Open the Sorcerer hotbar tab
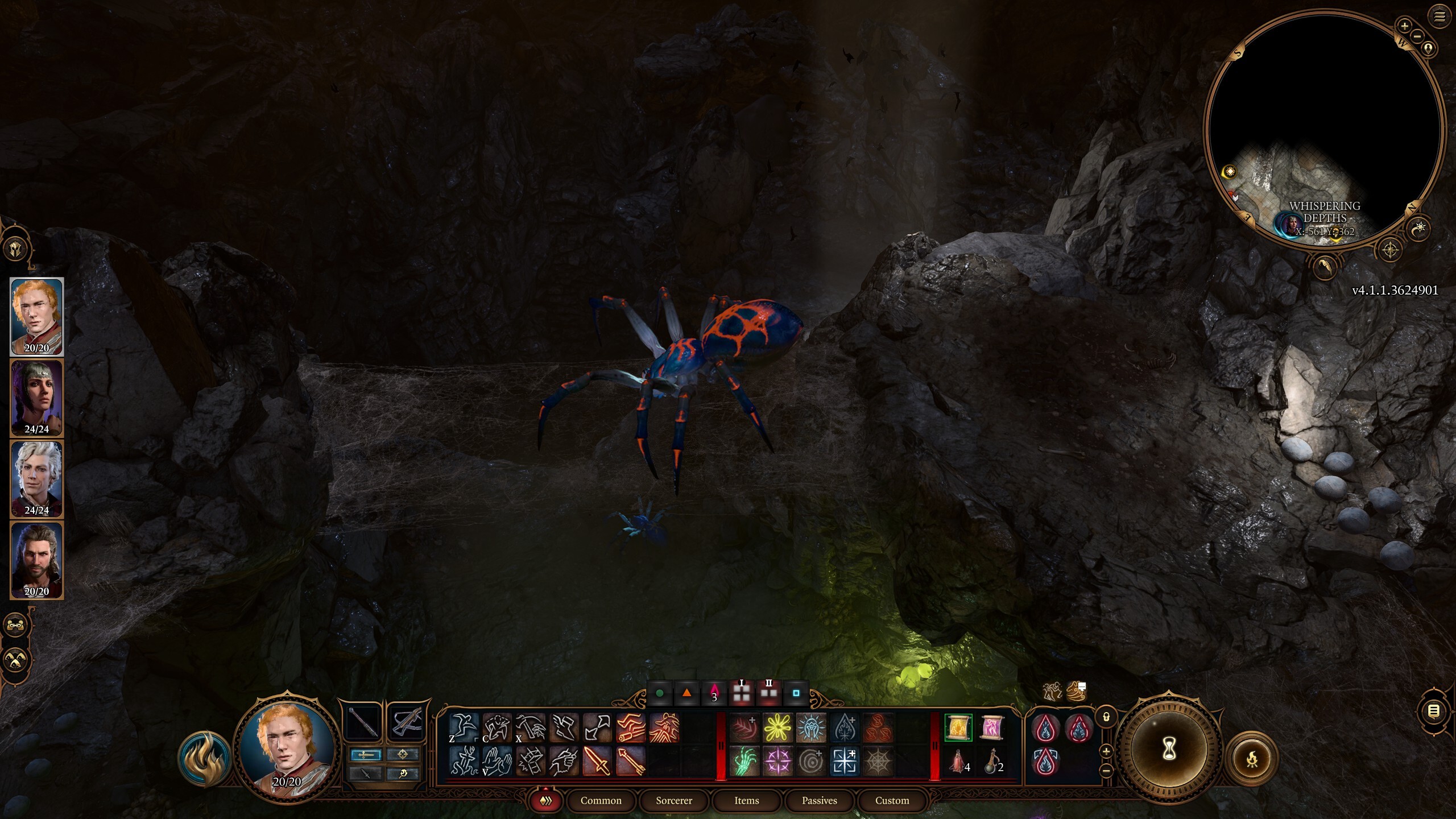Image resolution: width=1456 pixels, height=819 pixels. click(673, 801)
